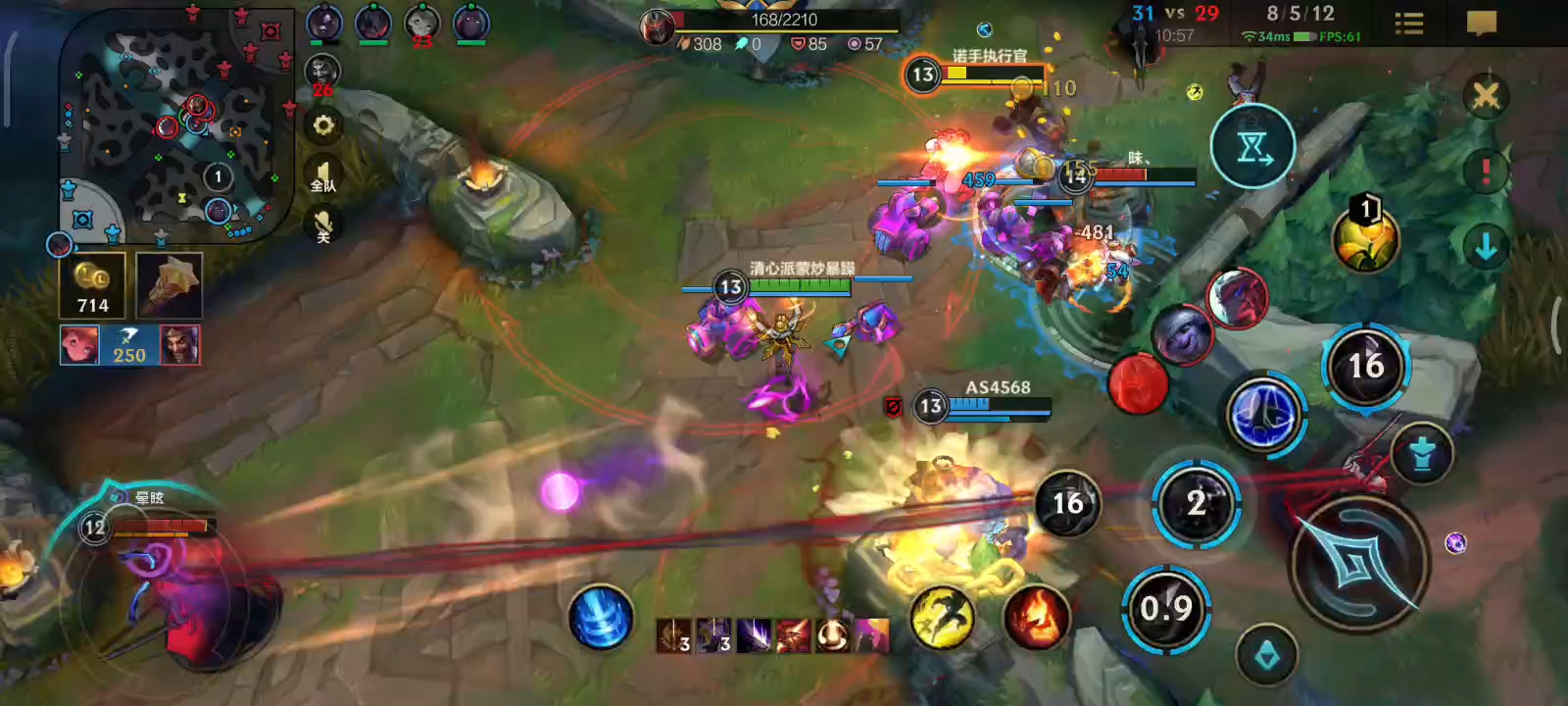Screen dimensions: 1568x706
Task: Activate the ability with 2 second cooldown
Action: pyautogui.click(x=1196, y=504)
